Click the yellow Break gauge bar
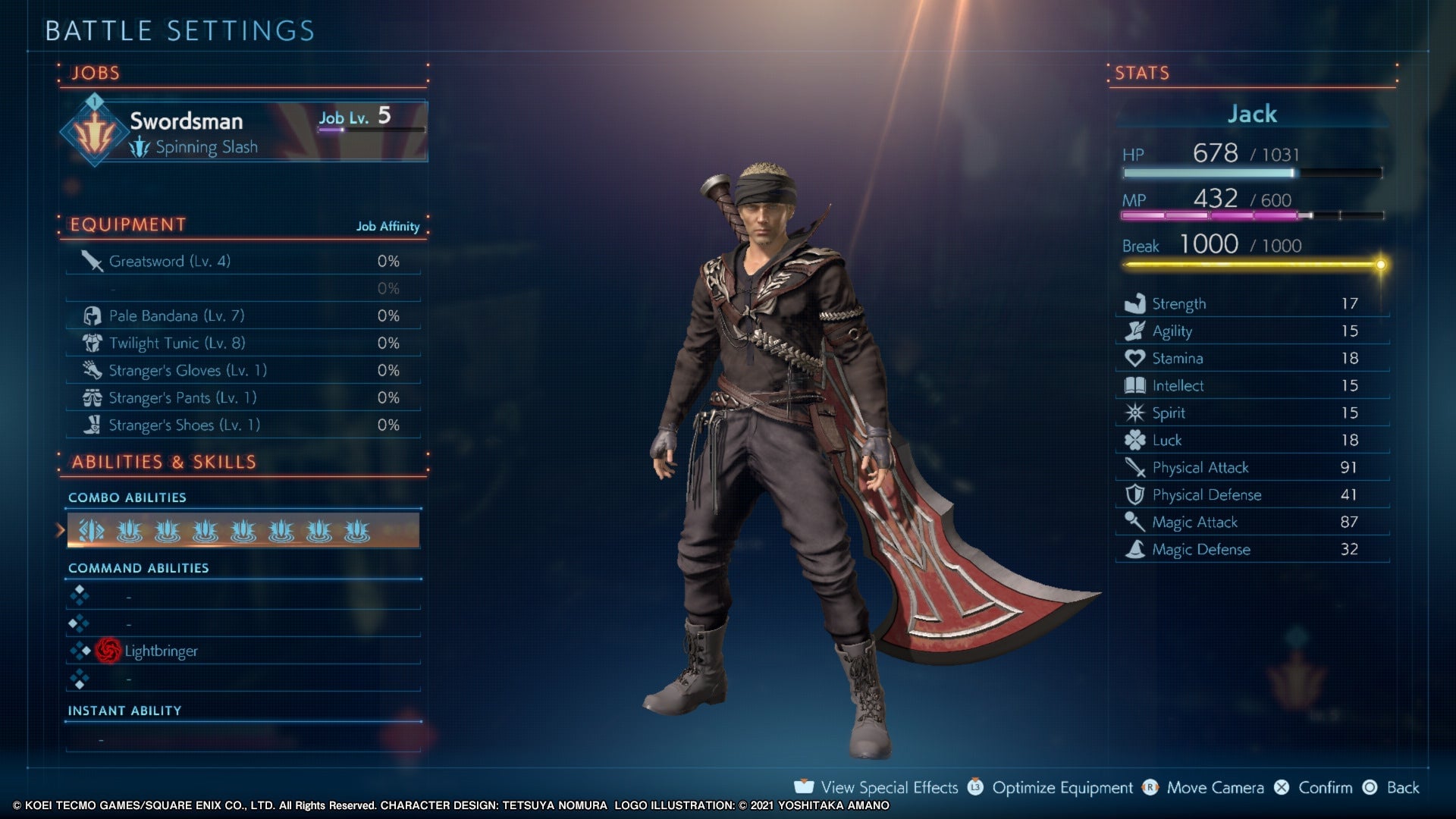The image size is (1456, 819). tap(1251, 265)
